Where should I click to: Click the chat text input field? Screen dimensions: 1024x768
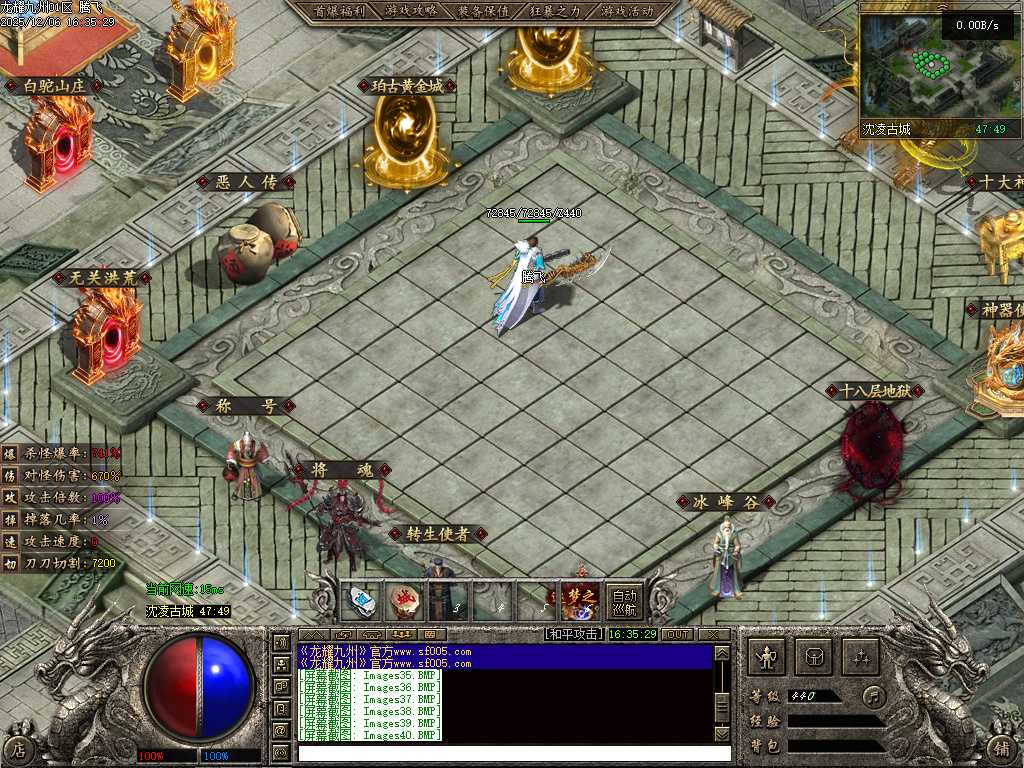point(510,752)
